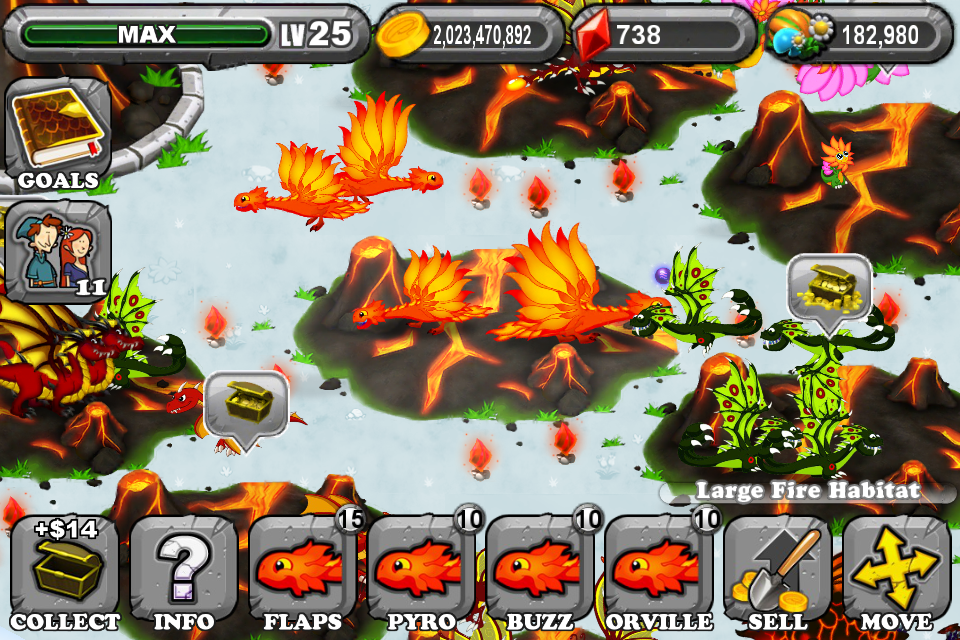Tap the gold treasure chest bubble over green dragons

coord(829,289)
